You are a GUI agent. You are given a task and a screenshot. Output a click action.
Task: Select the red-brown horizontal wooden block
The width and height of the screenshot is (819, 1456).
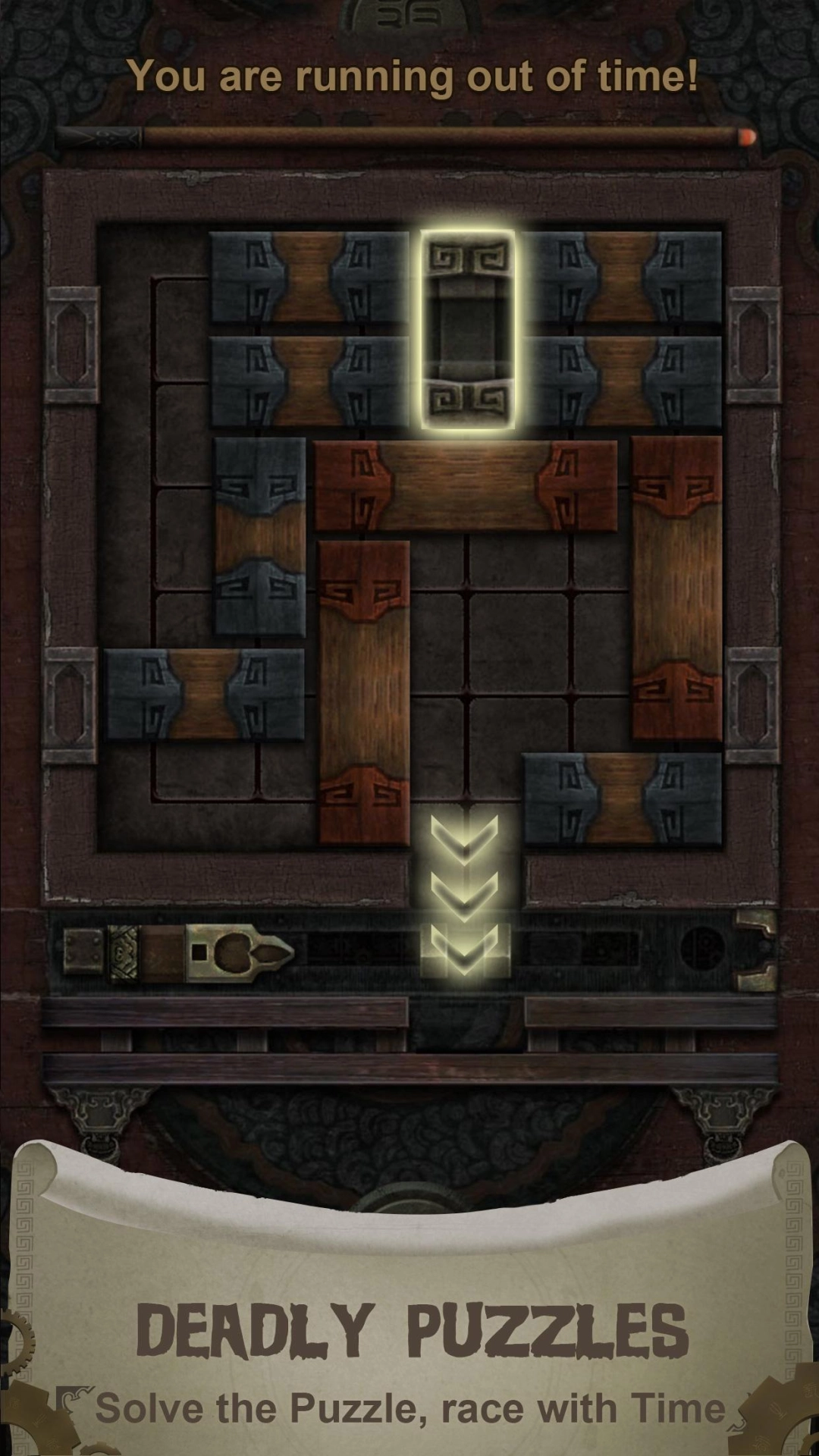pos(466,485)
